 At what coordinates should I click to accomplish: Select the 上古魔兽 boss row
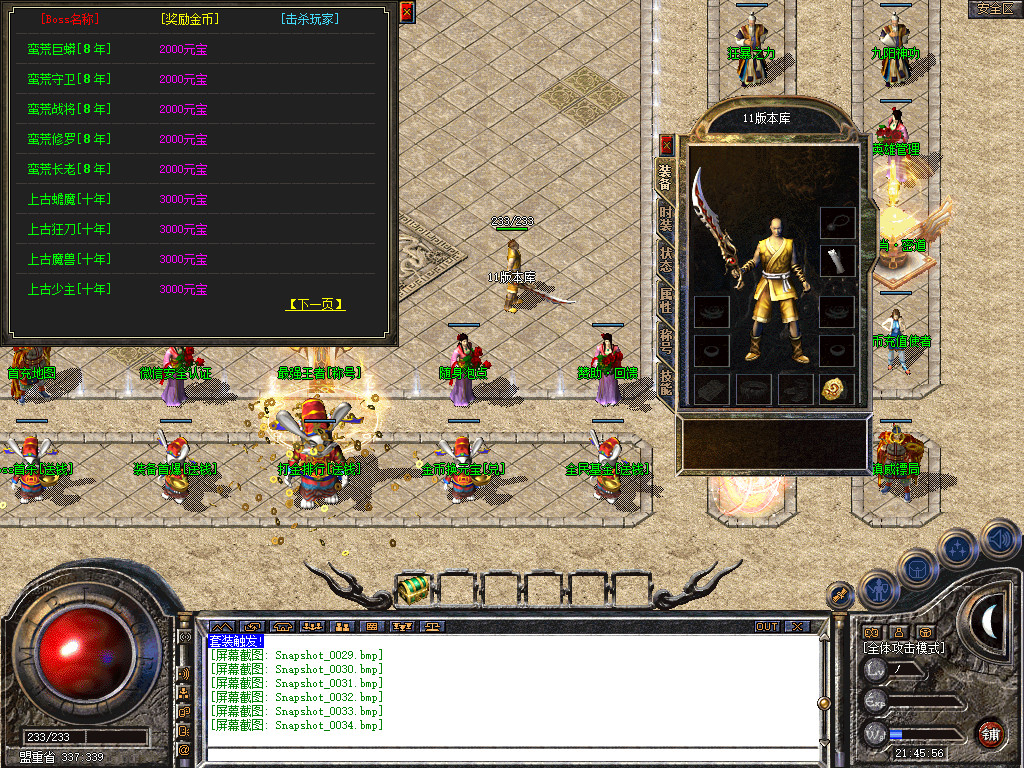click(69, 259)
